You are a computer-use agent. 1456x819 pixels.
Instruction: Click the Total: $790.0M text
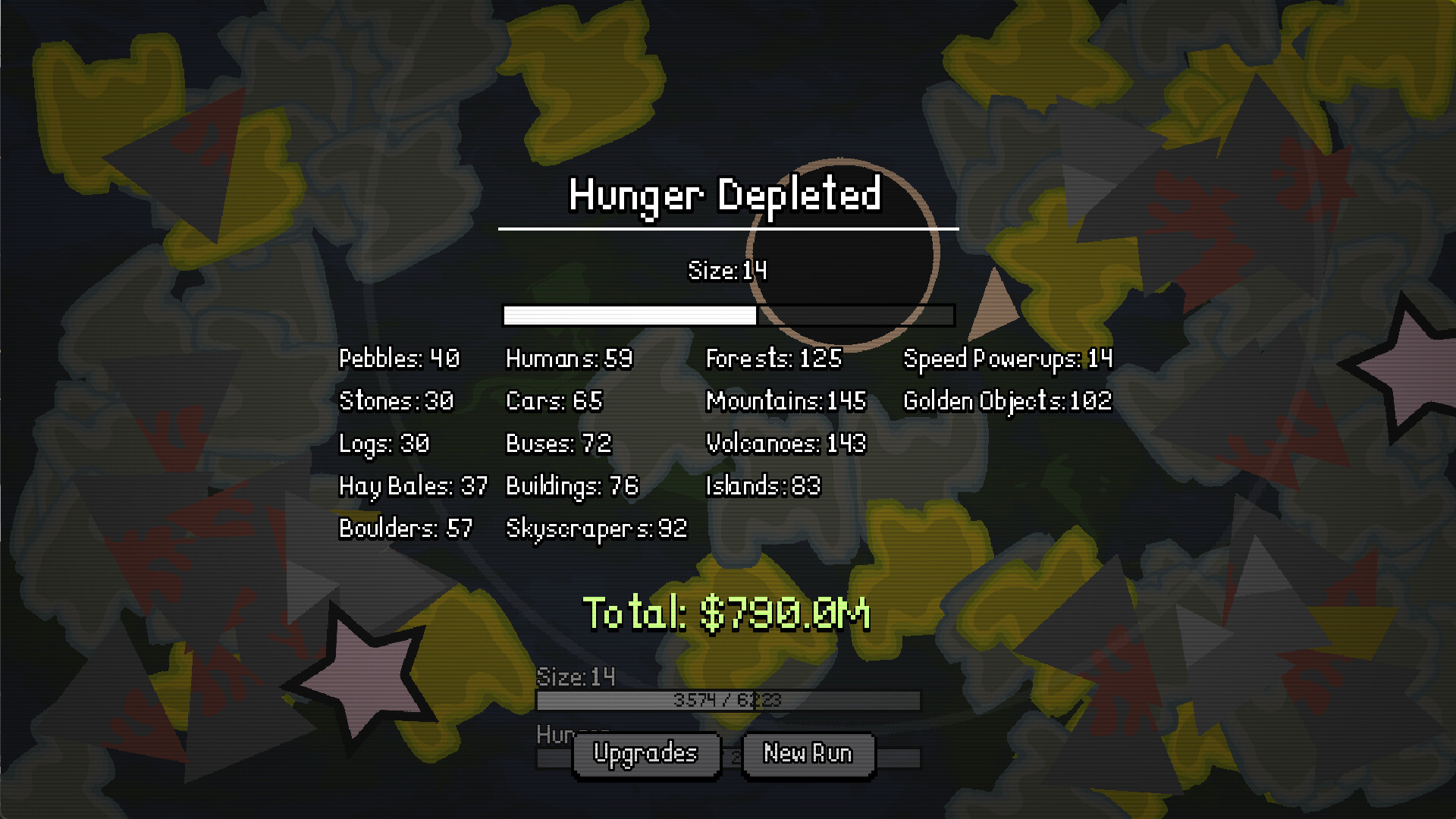tap(726, 613)
